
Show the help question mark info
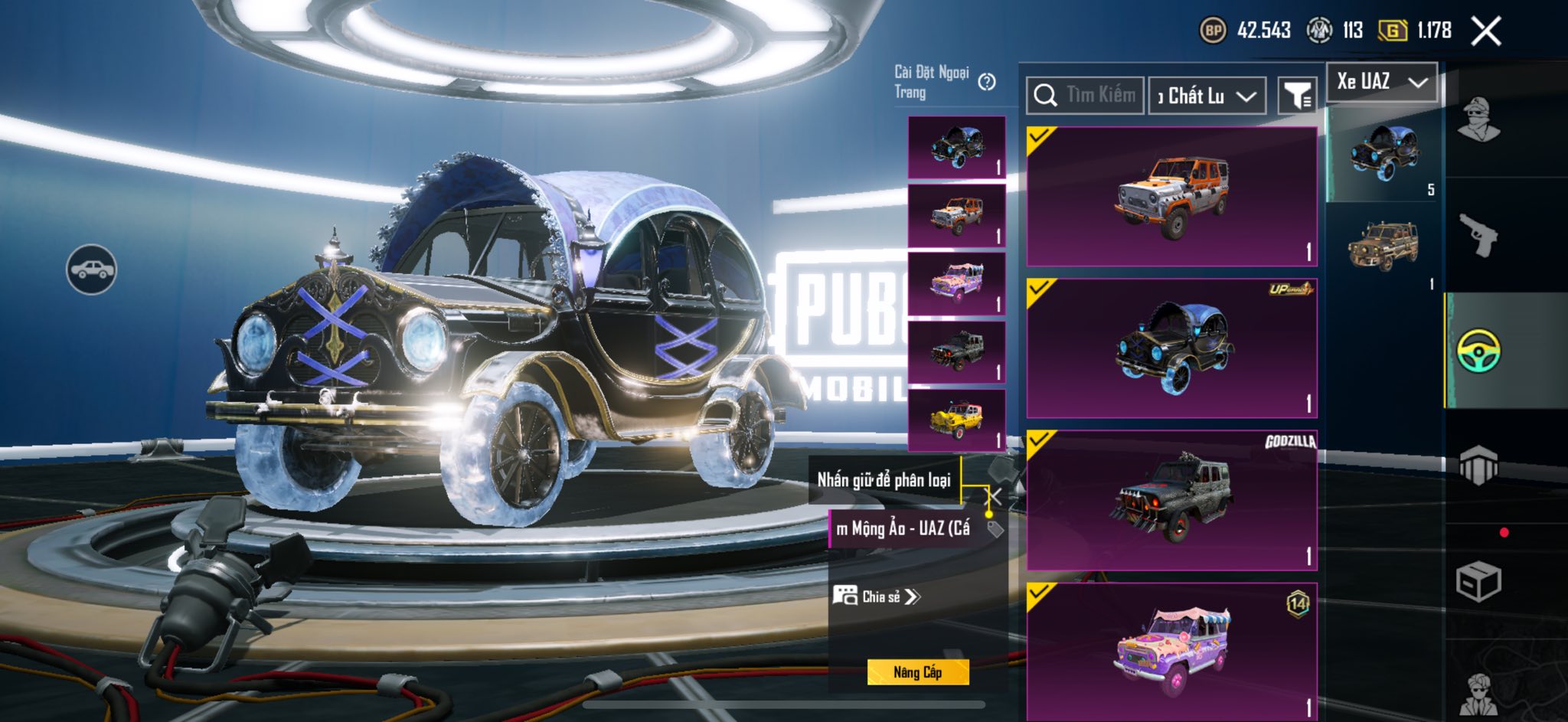(988, 82)
